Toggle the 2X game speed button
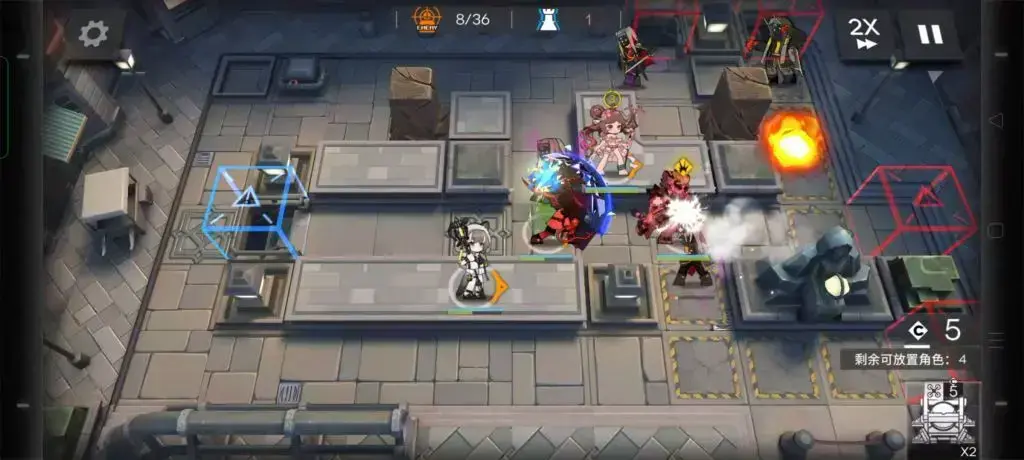This screenshot has height=460, width=1024. tap(863, 35)
